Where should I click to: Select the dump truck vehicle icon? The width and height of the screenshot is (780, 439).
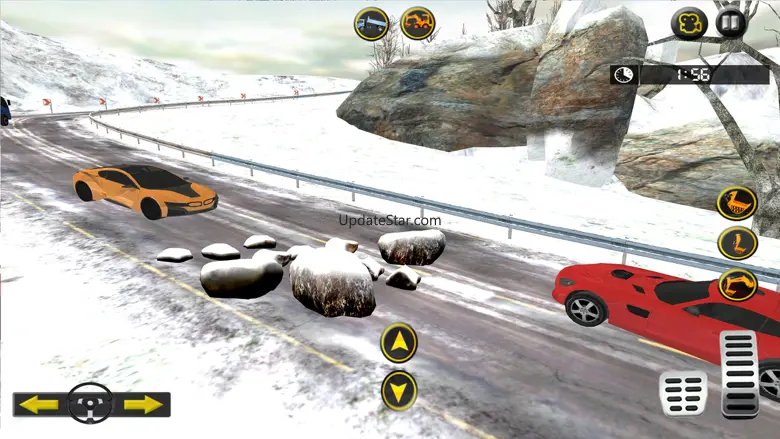pyautogui.click(x=372, y=23)
